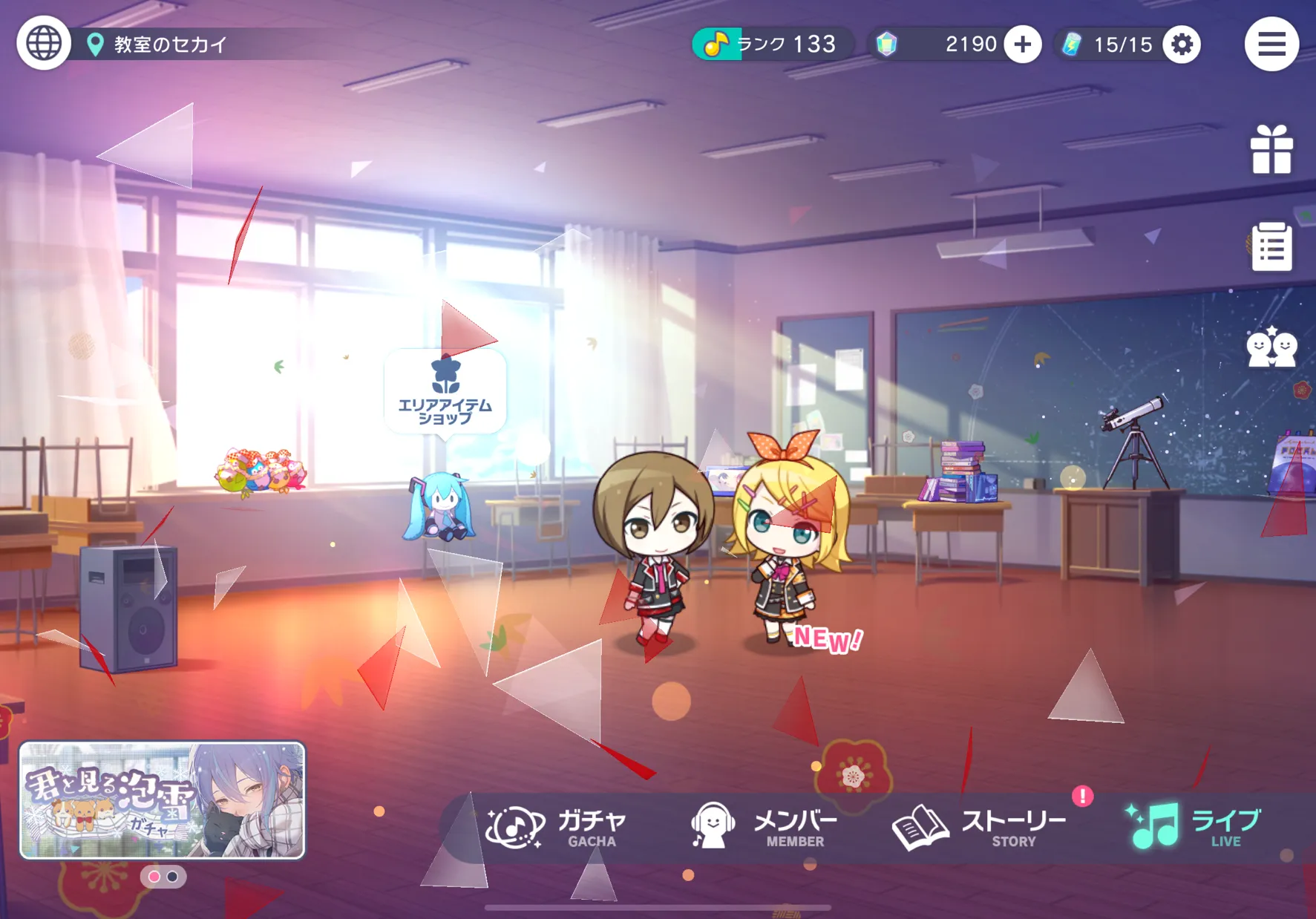Screen dimensions: 1316x919
Task: View the snow gacha banner
Action: coord(162,800)
